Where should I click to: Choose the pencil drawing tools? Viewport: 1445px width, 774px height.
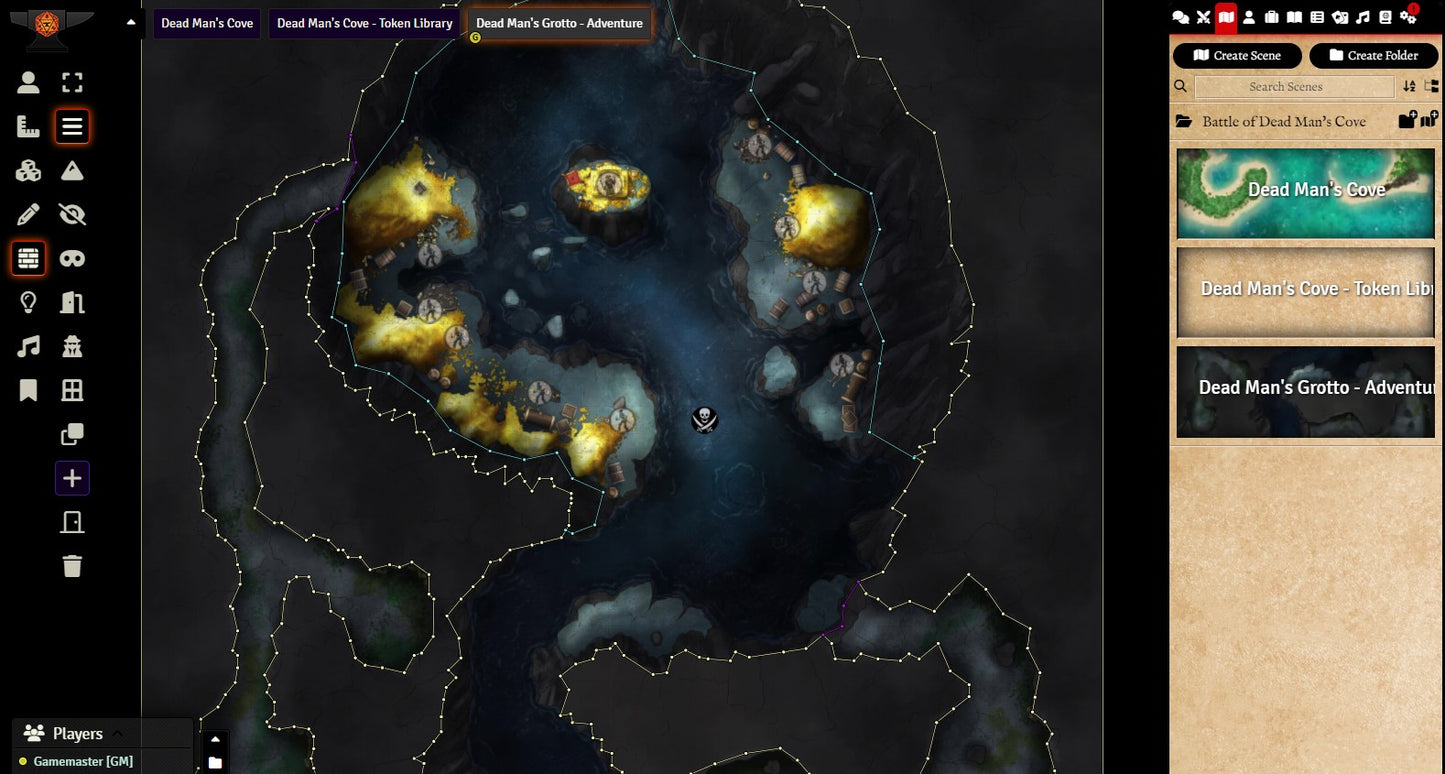(x=28, y=214)
